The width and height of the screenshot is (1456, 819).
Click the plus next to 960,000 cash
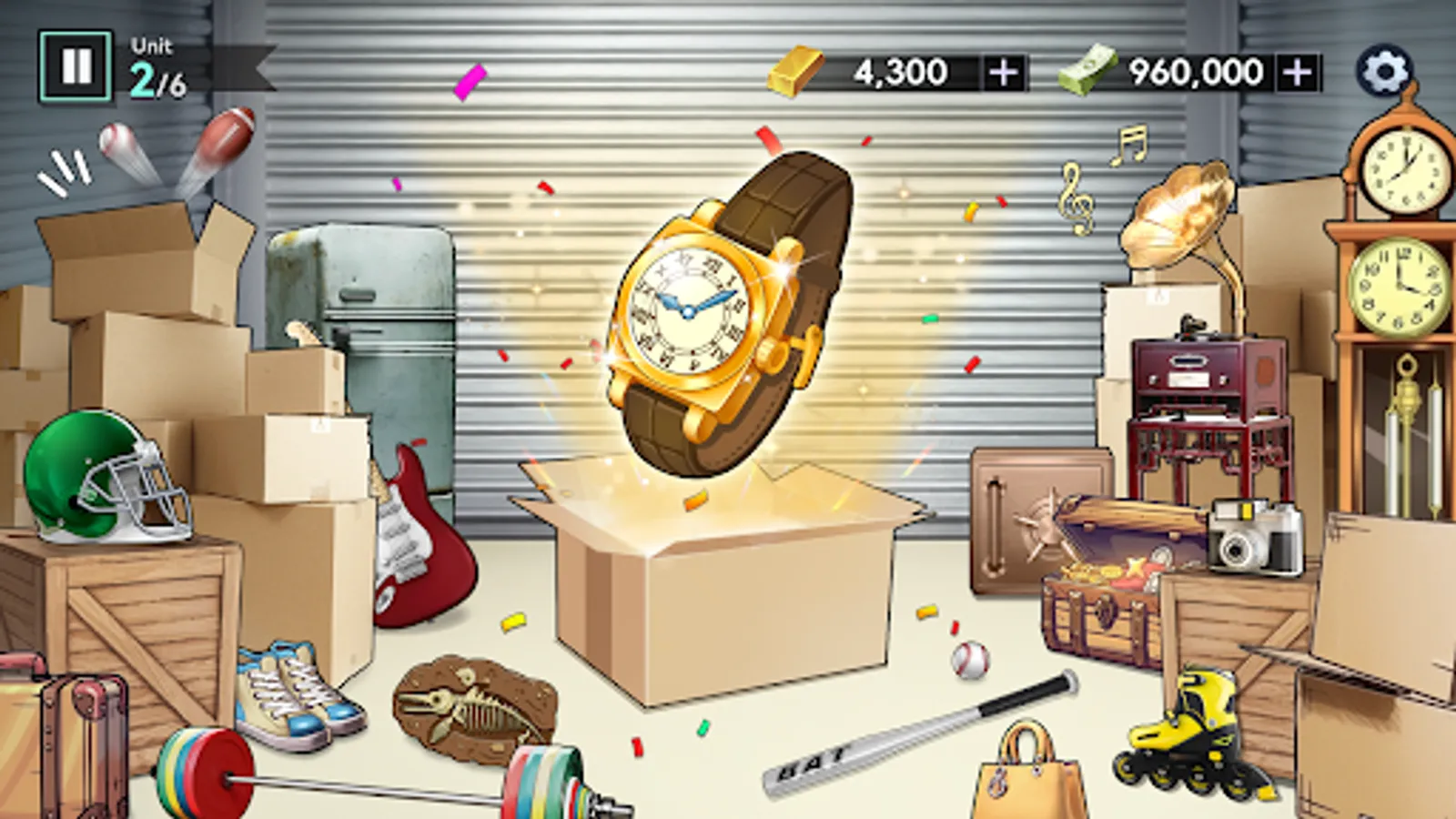click(1297, 71)
